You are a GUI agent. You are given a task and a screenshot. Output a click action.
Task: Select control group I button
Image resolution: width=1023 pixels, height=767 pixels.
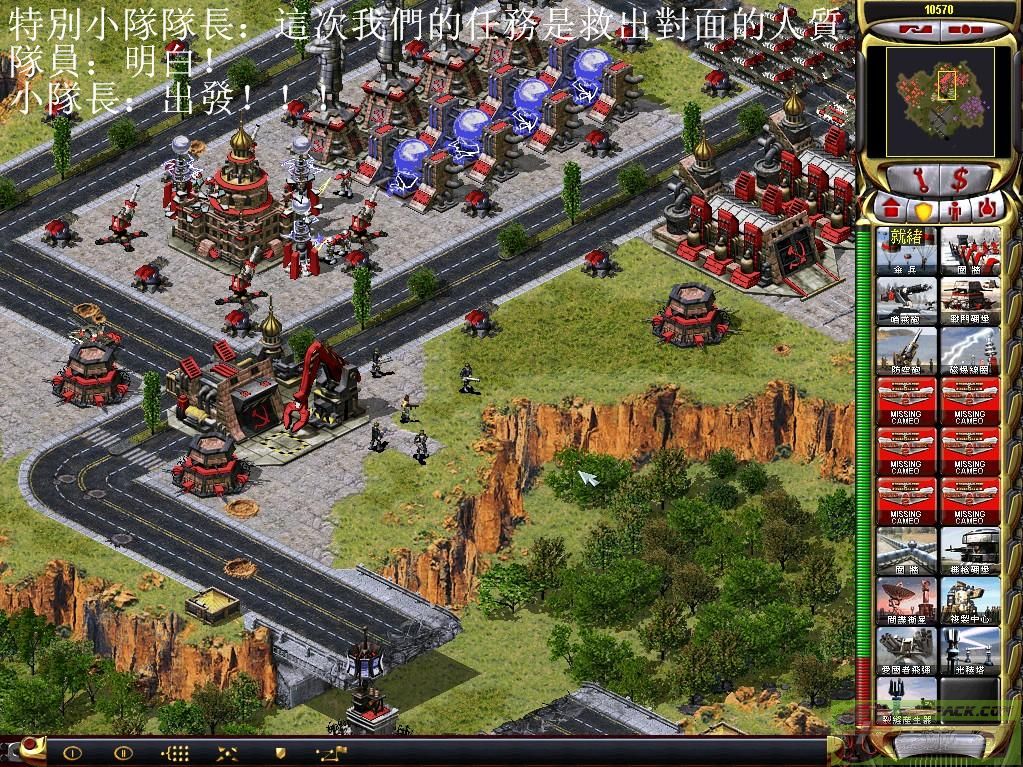[x=71, y=751]
